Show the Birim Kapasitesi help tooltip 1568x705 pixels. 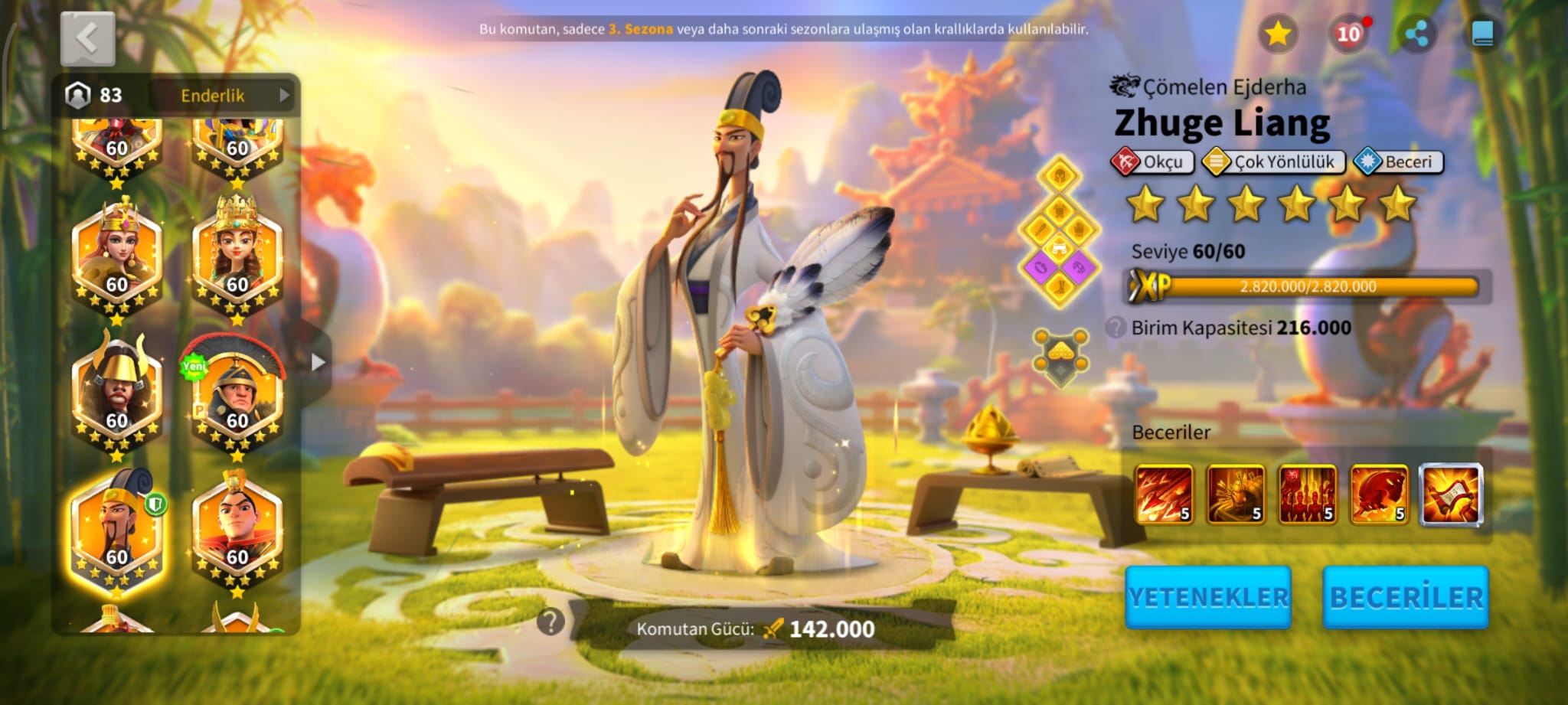[1116, 328]
